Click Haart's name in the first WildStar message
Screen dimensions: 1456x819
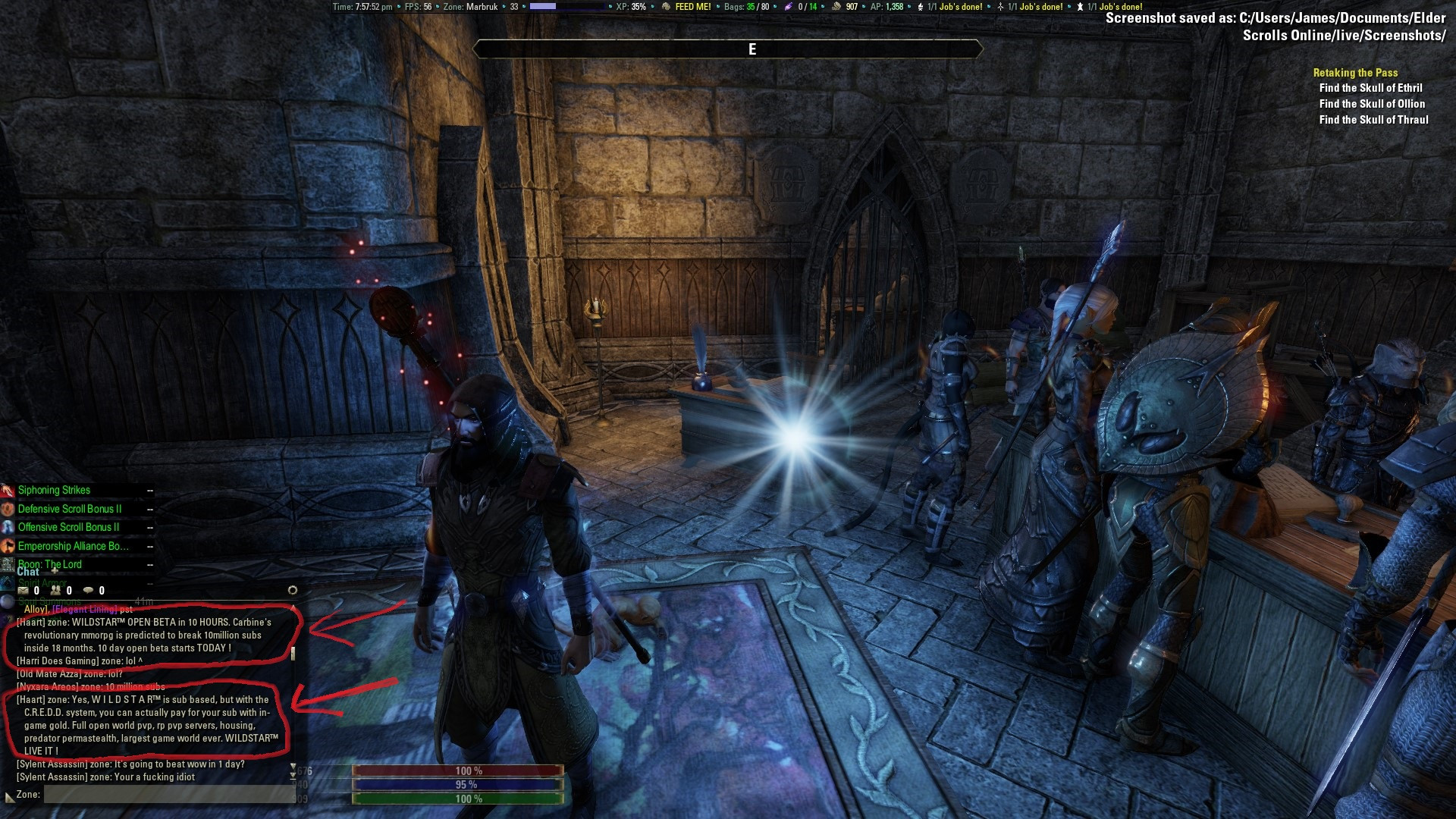coord(30,622)
